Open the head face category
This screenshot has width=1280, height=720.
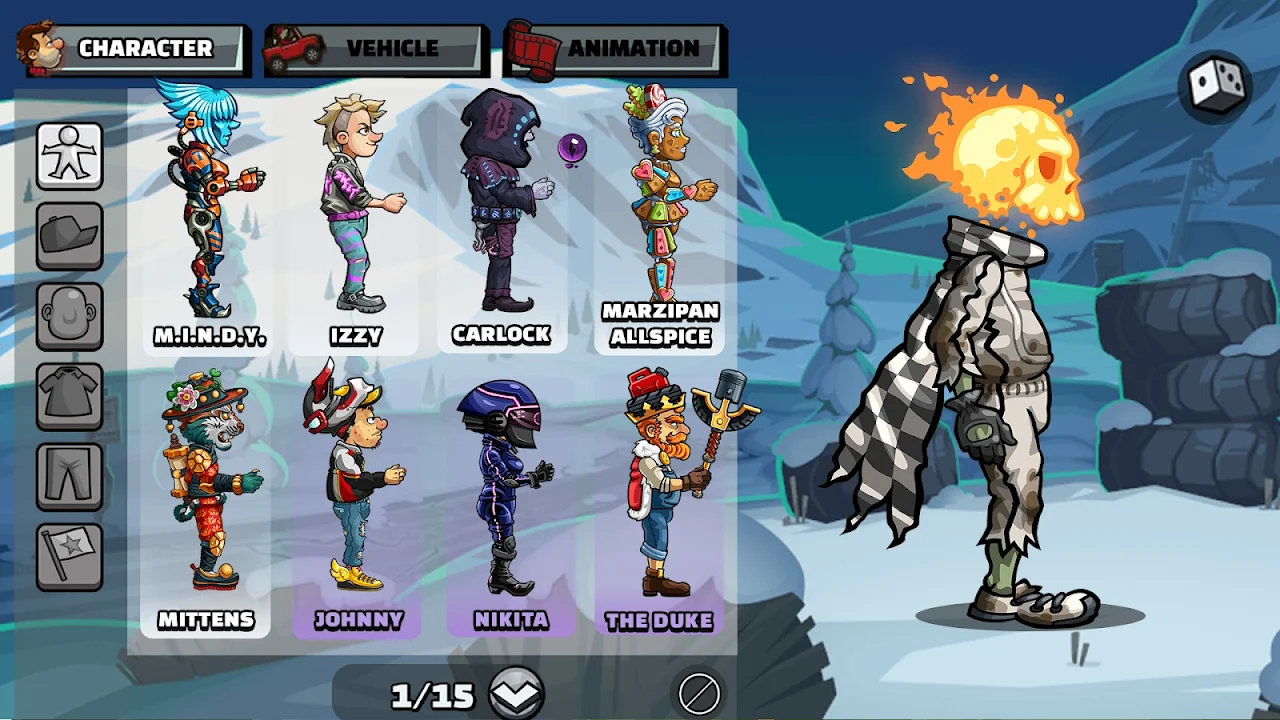[x=70, y=316]
